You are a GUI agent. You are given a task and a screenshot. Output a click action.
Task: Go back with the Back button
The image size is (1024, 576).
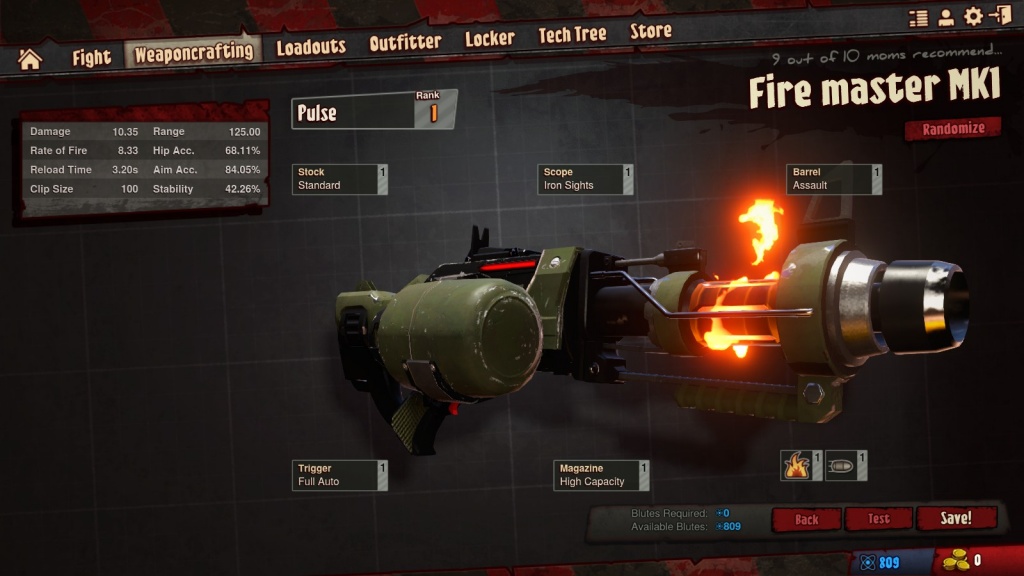807,520
